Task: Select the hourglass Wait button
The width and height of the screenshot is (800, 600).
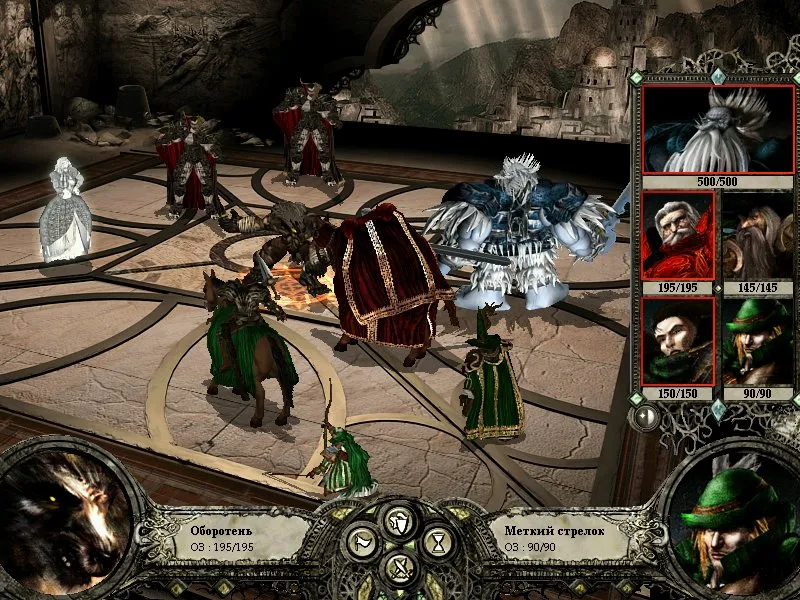Action: click(x=438, y=544)
